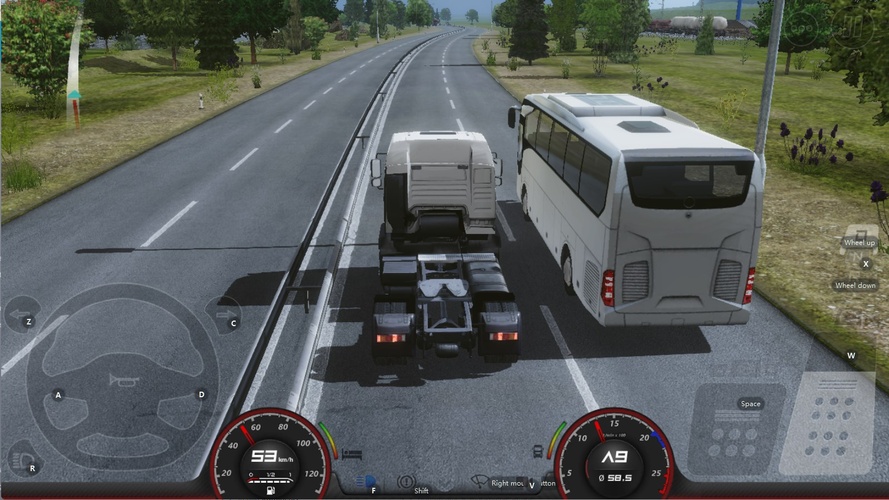Toggle the headlights icon beside the steering wheel

click(x=20, y=458)
